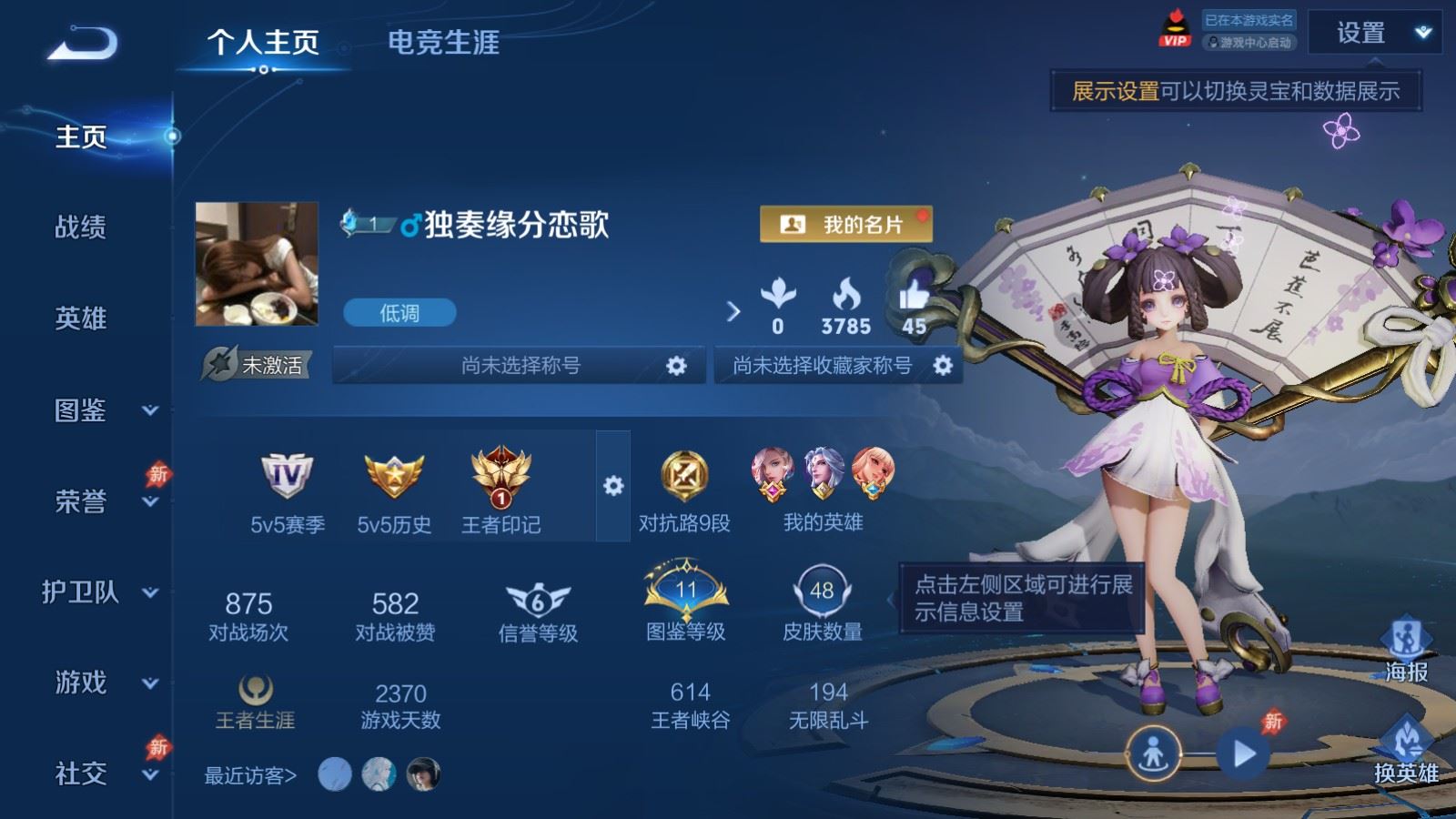Show the 最近访客 list
The image size is (1456, 819).
point(250,775)
